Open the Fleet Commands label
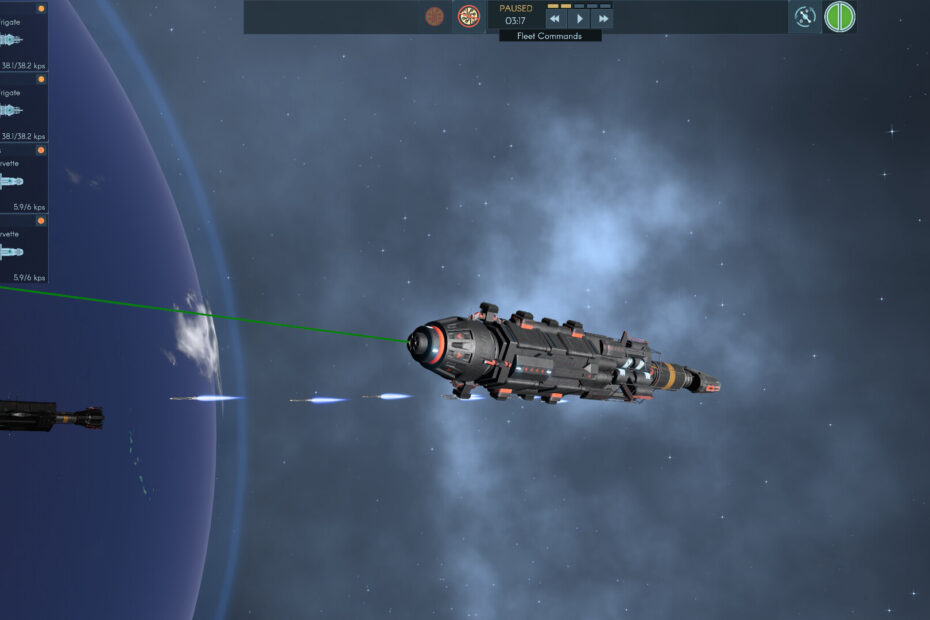Image resolution: width=930 pixels, height=620 pixels. [x=550, y=36]
